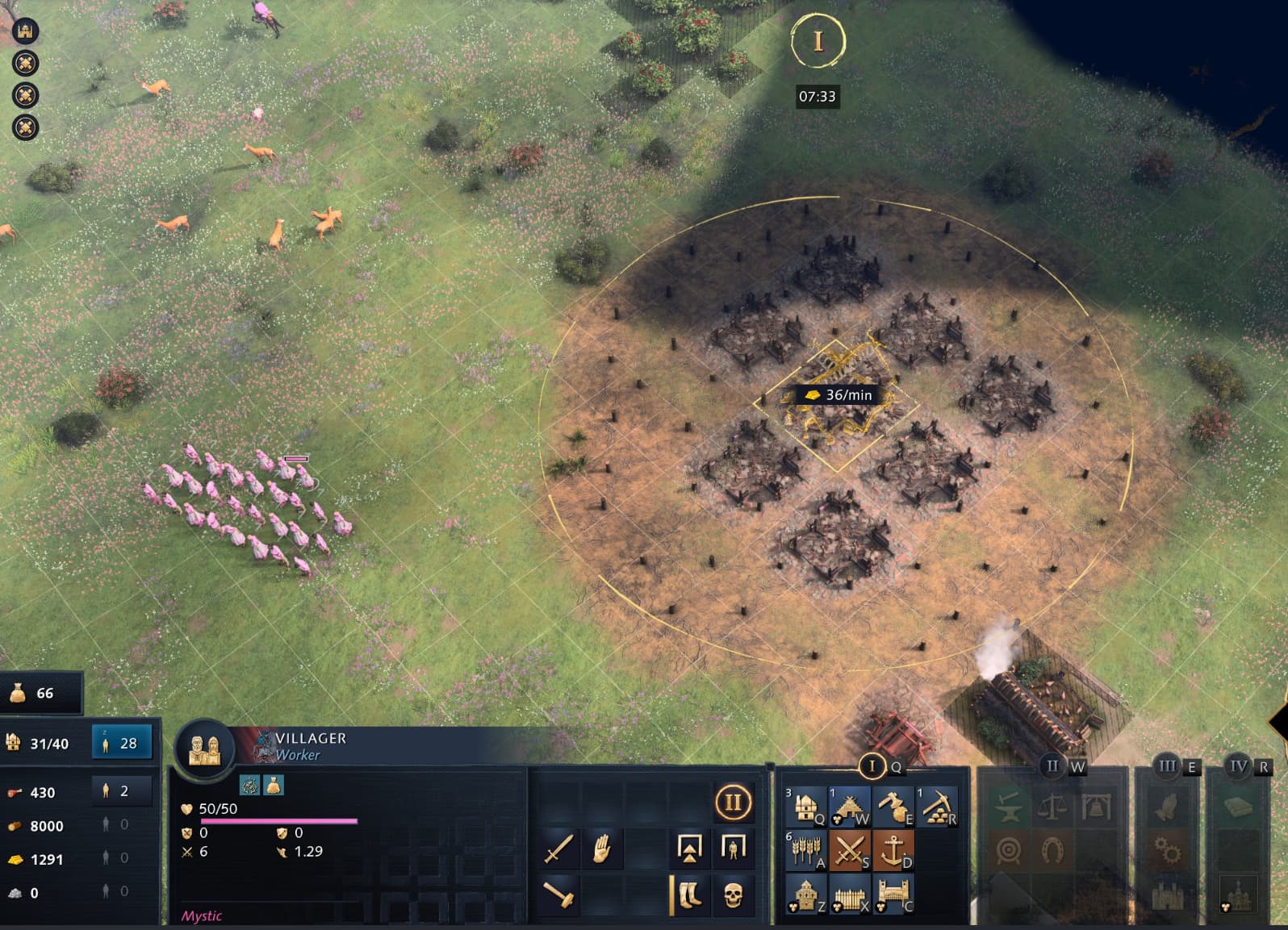Open the Age III buildings tab
The width and height of the screenshot is (1288, 930).
tap(1167, 765)
